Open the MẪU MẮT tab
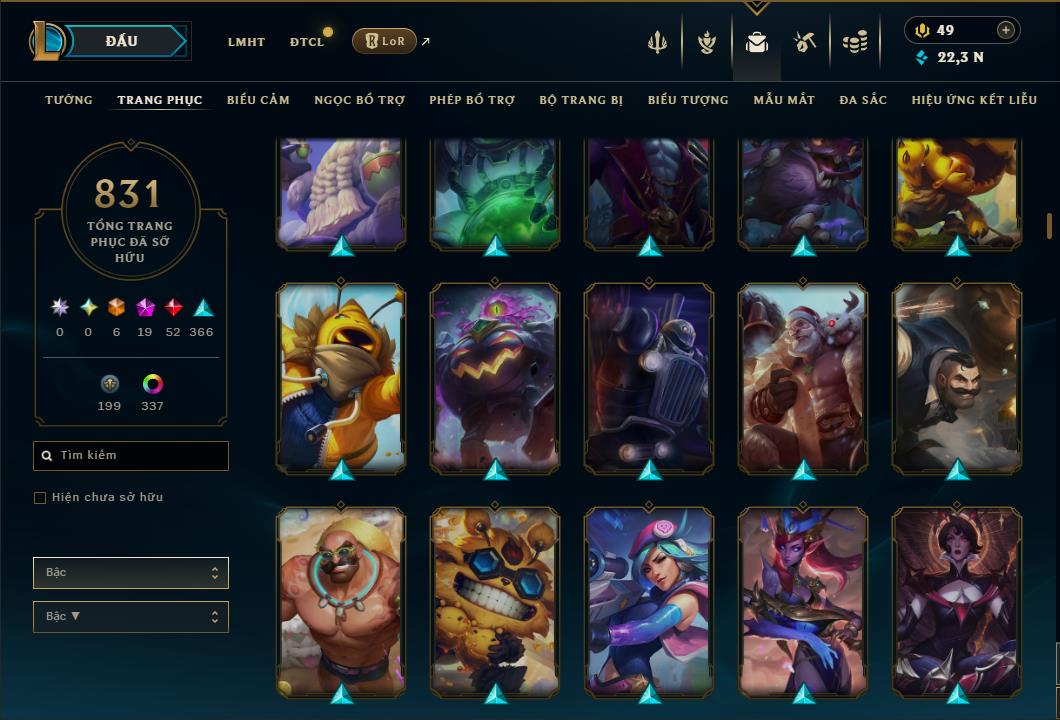 pos(784,100)
